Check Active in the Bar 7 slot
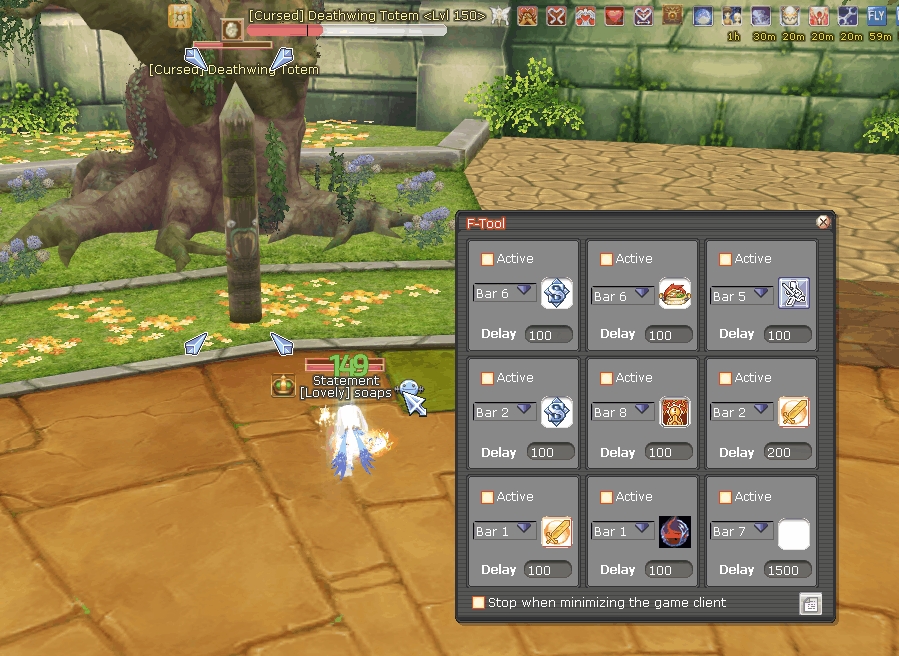This screenshot has height=656, width=899. coord(725,497)
